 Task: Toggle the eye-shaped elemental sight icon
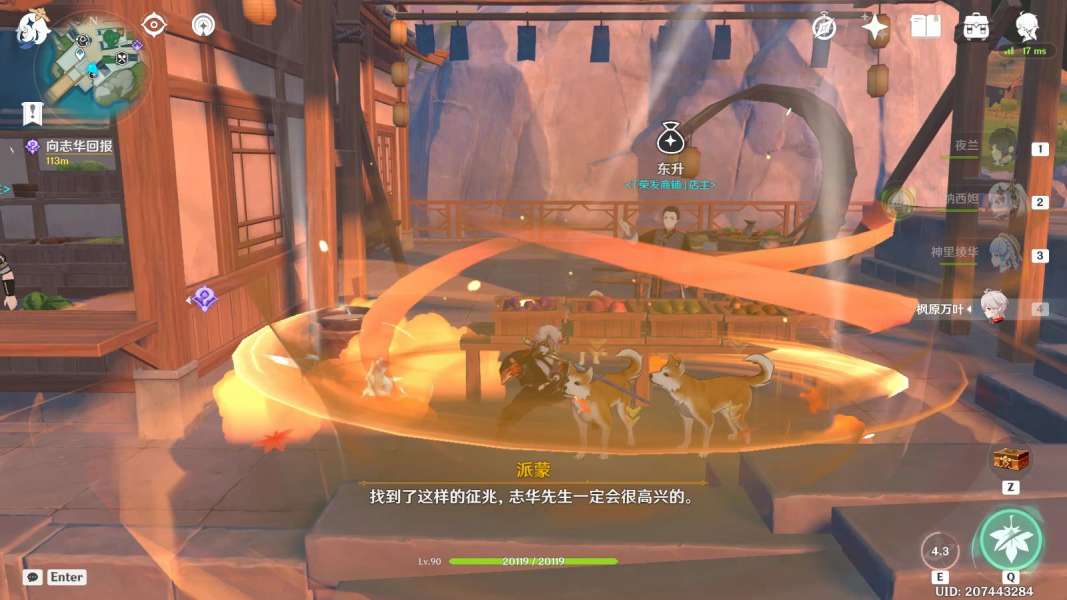pyautogui.click(x=154, y=24)
